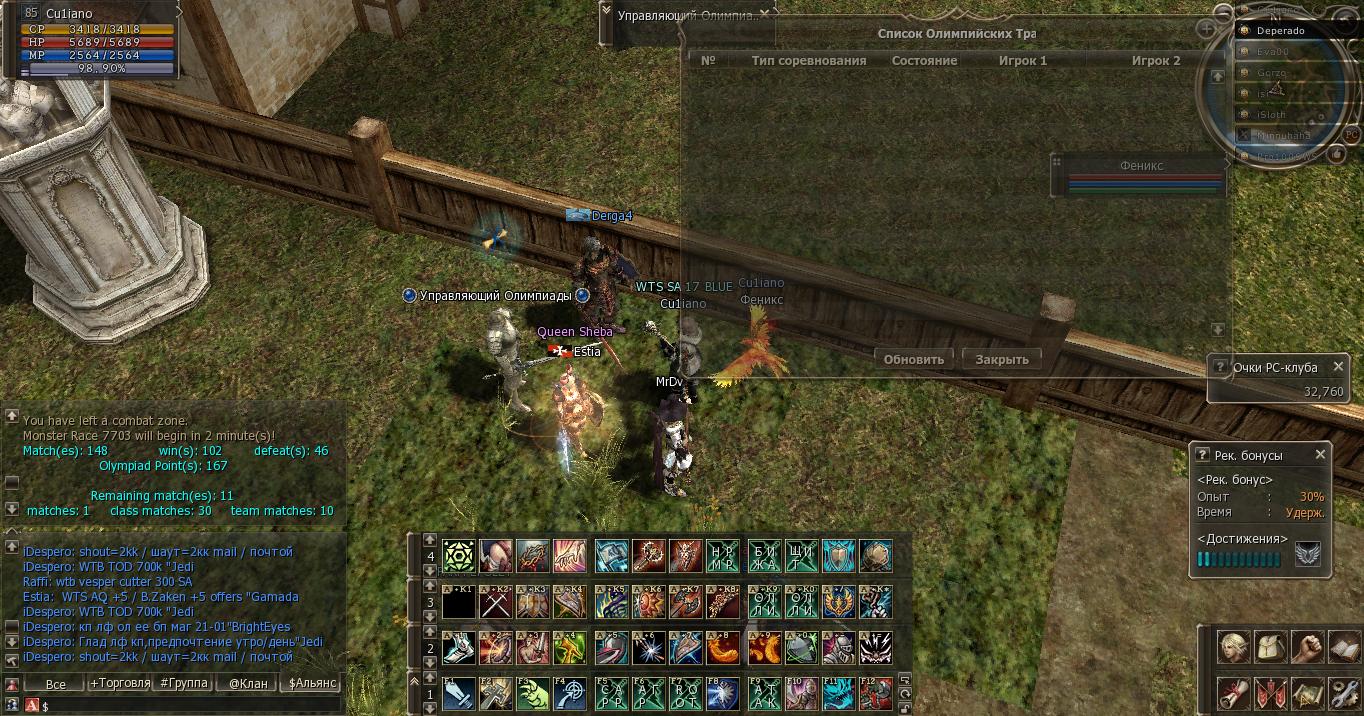Screen dimensions: 1364x716
Task: Switch to the Все chat tab
Action: [55, 684]
